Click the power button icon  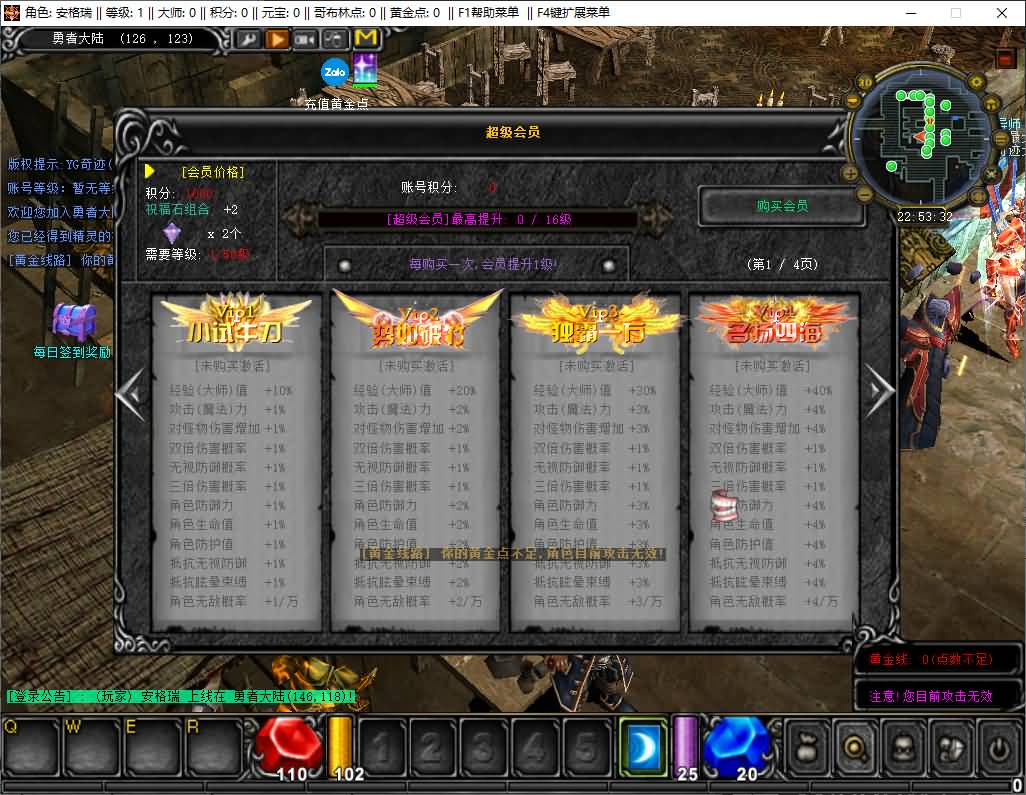[x=997, y=746]
